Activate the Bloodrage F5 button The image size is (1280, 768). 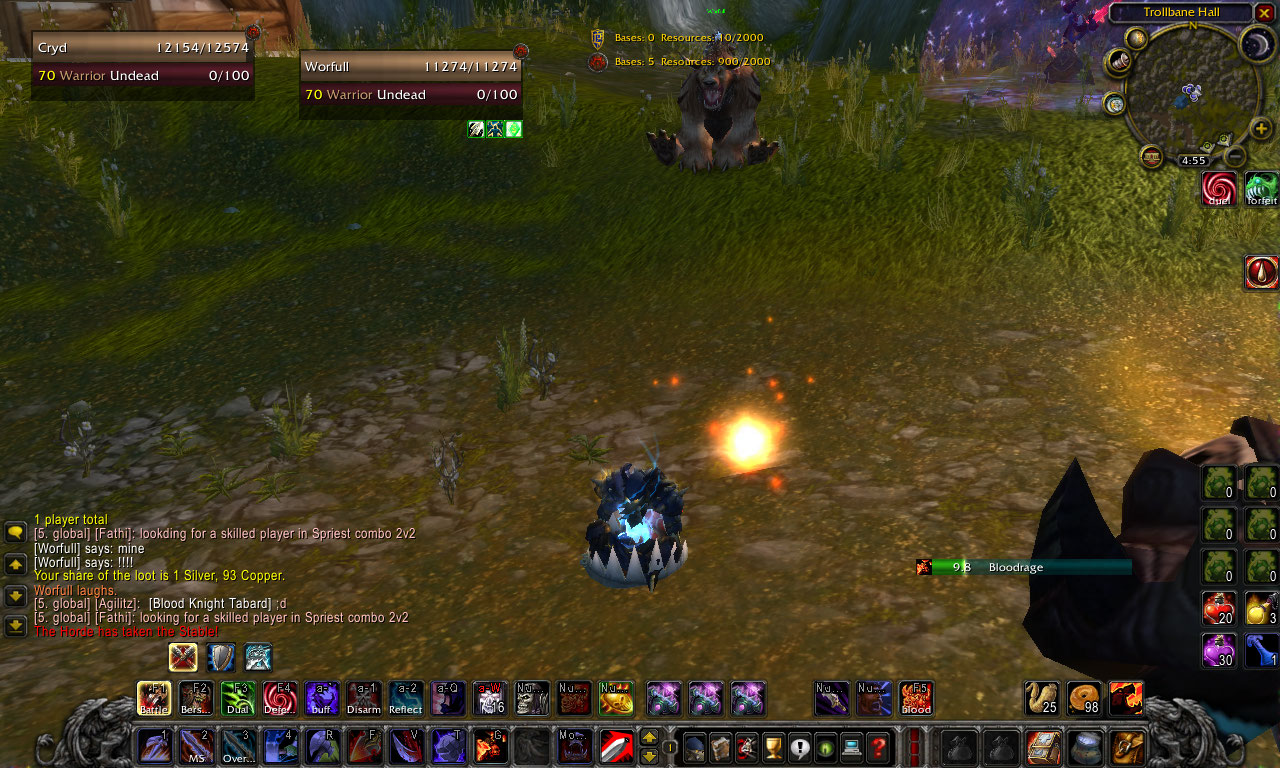(x=916, y=698)
